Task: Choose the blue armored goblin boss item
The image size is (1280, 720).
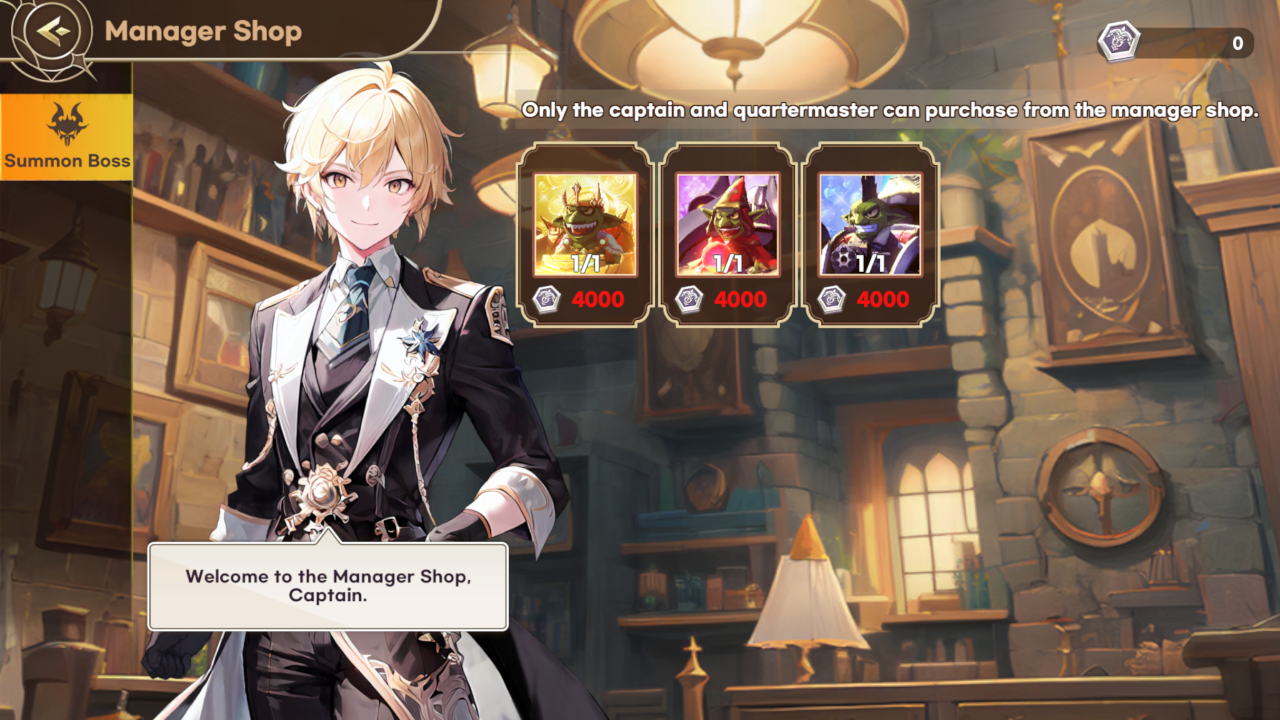Action: coord(869,235)
